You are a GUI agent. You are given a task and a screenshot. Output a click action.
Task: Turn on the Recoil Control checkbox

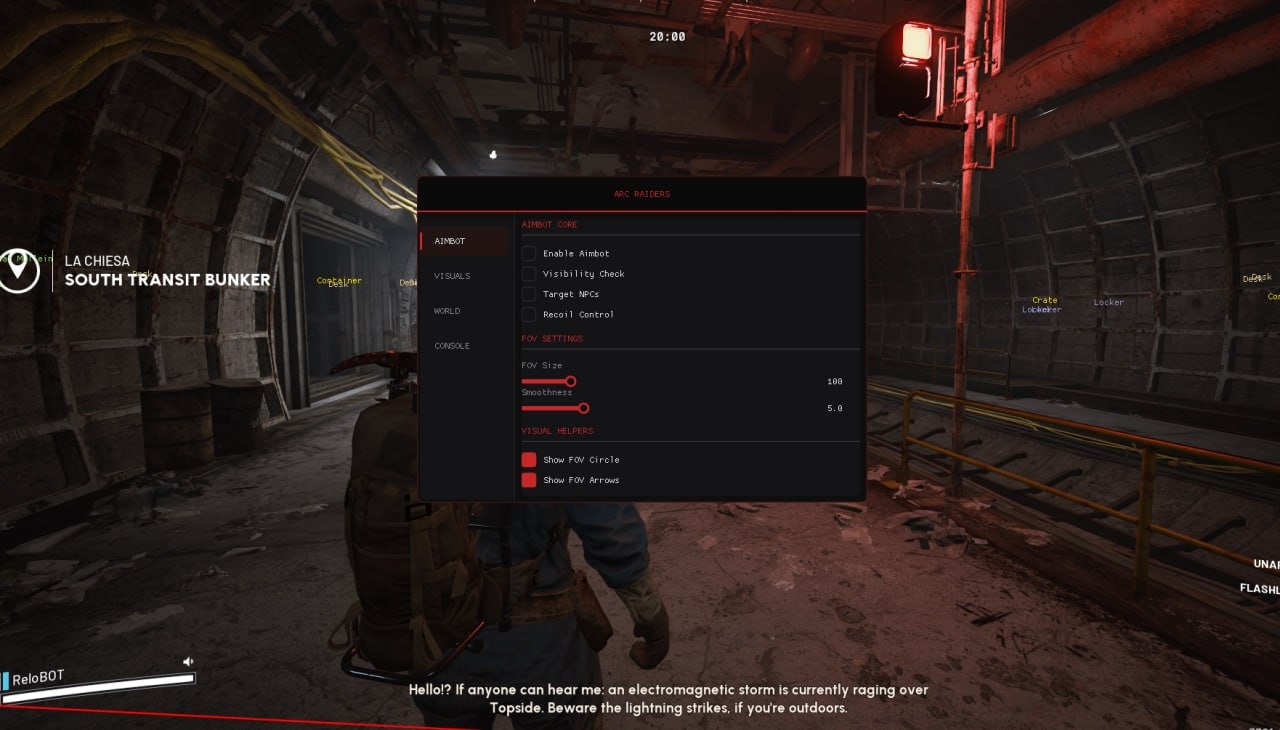click(529, 314)
